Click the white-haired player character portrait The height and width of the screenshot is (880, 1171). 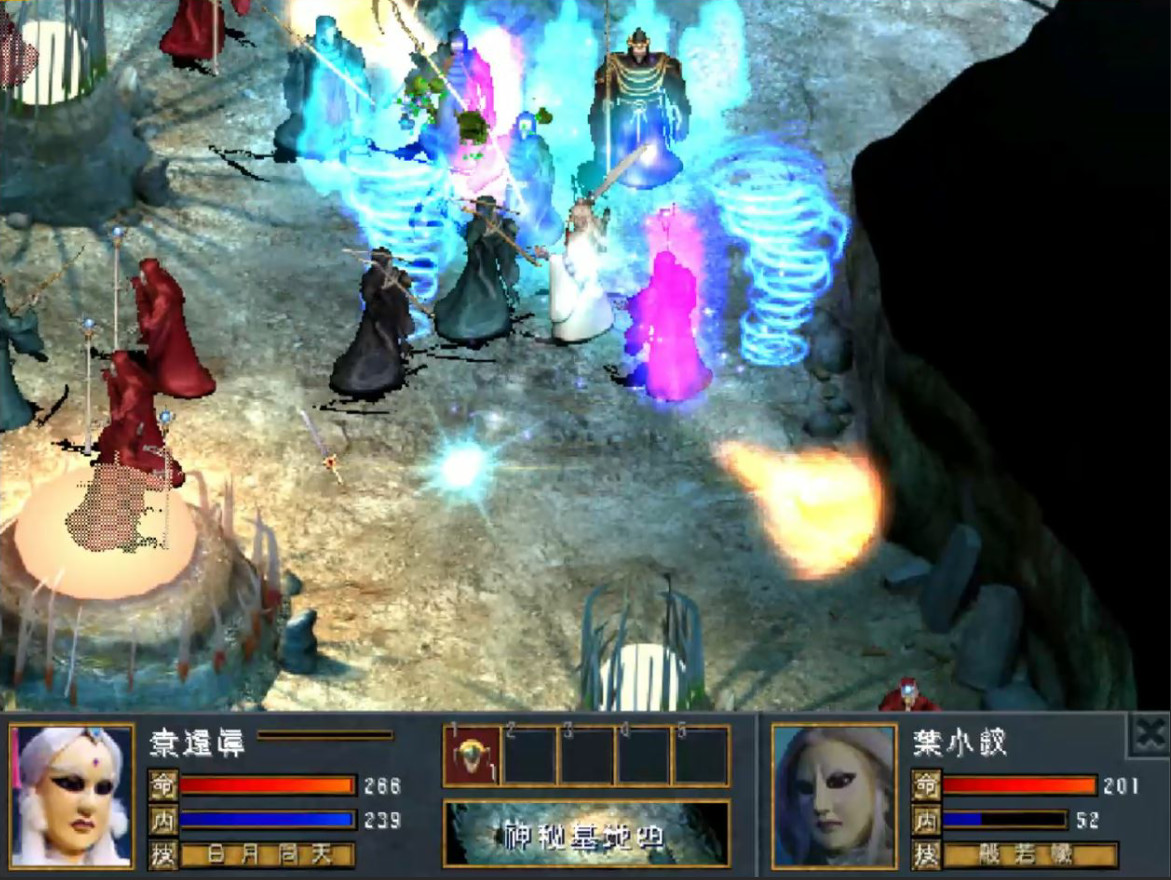(x=72, y=795)
